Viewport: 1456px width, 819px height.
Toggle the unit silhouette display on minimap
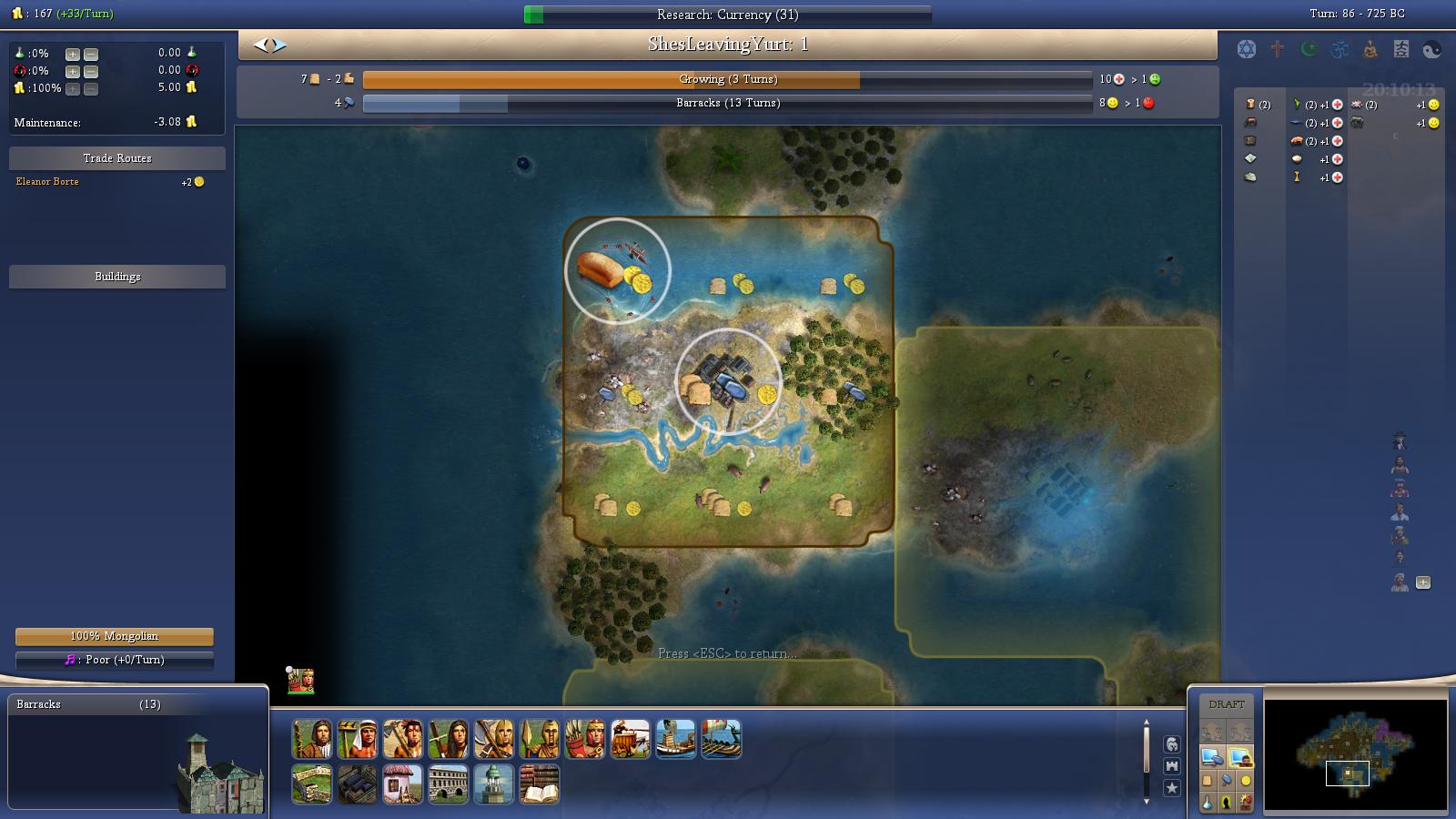pyautogui.click(x=1227, y=803)
